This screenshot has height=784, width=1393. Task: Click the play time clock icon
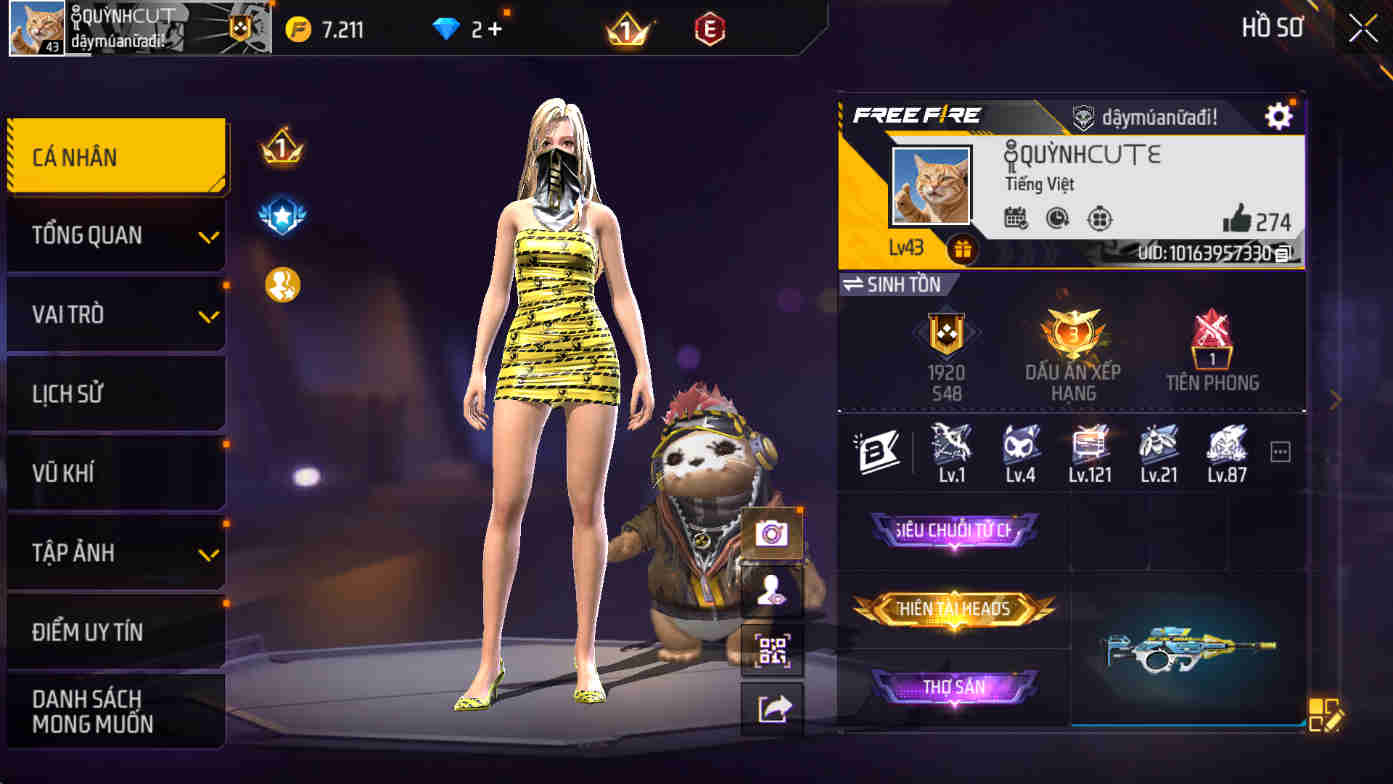1060,215
